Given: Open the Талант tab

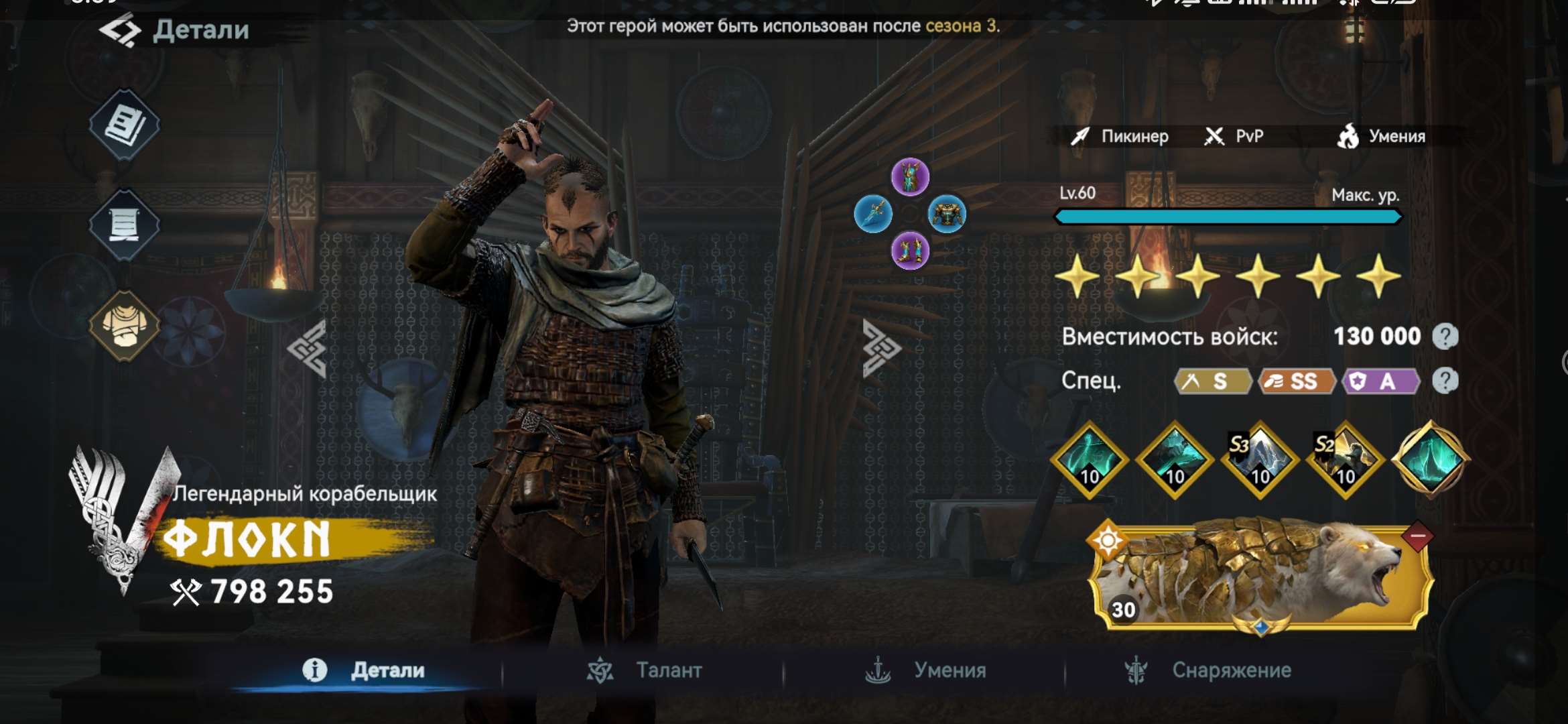Looking at the screenshot, I should pos(646,670).
